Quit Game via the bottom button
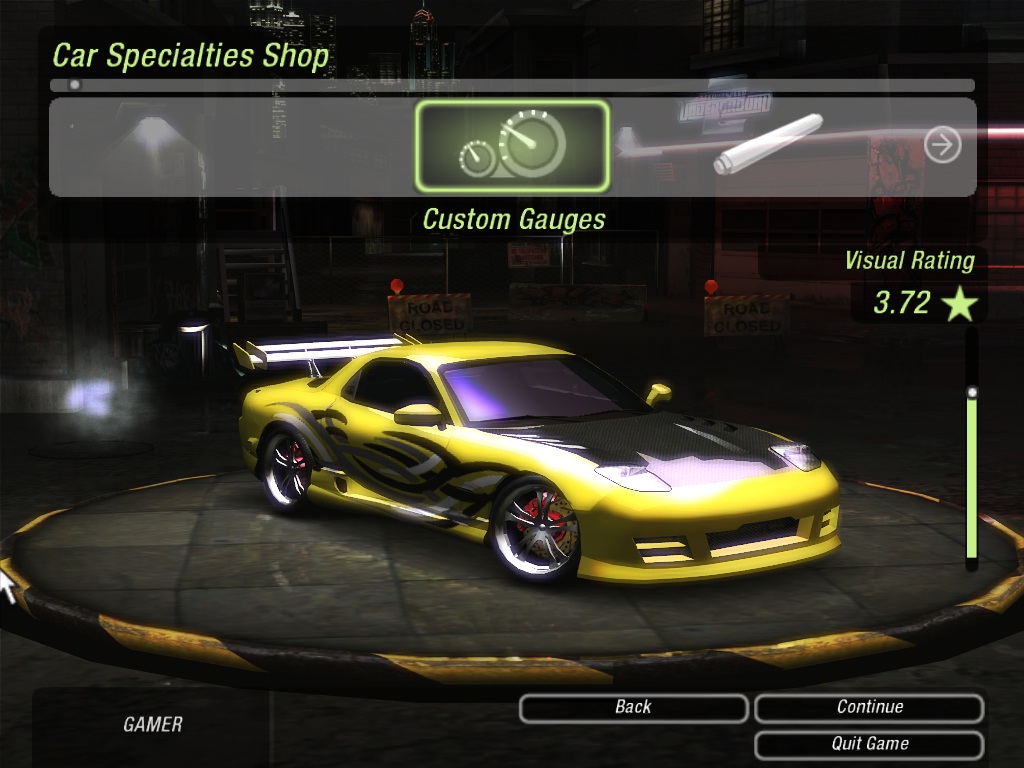1024x768 pixels. [869, 744]
